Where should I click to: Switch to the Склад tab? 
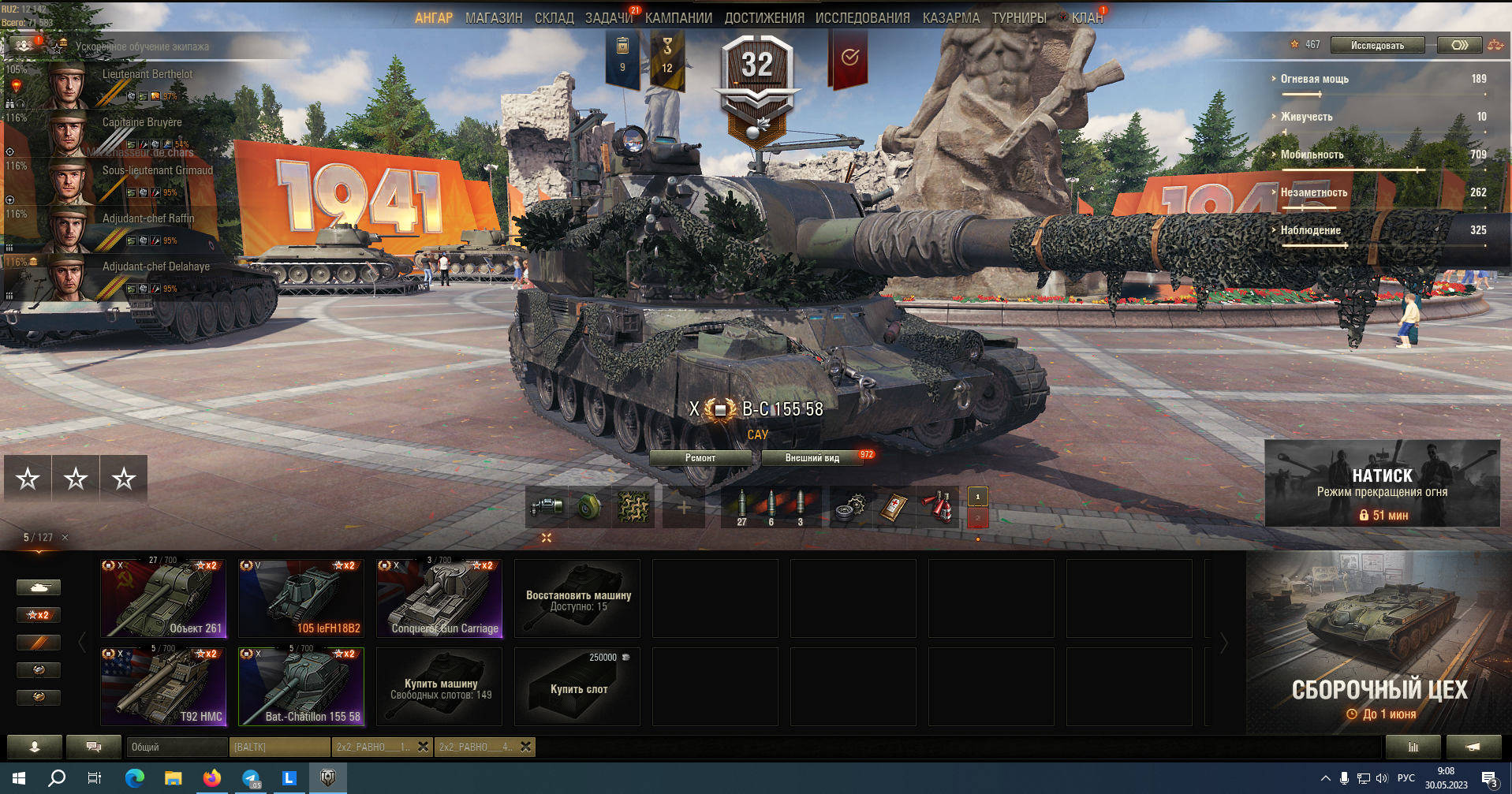tap(554, 18)
